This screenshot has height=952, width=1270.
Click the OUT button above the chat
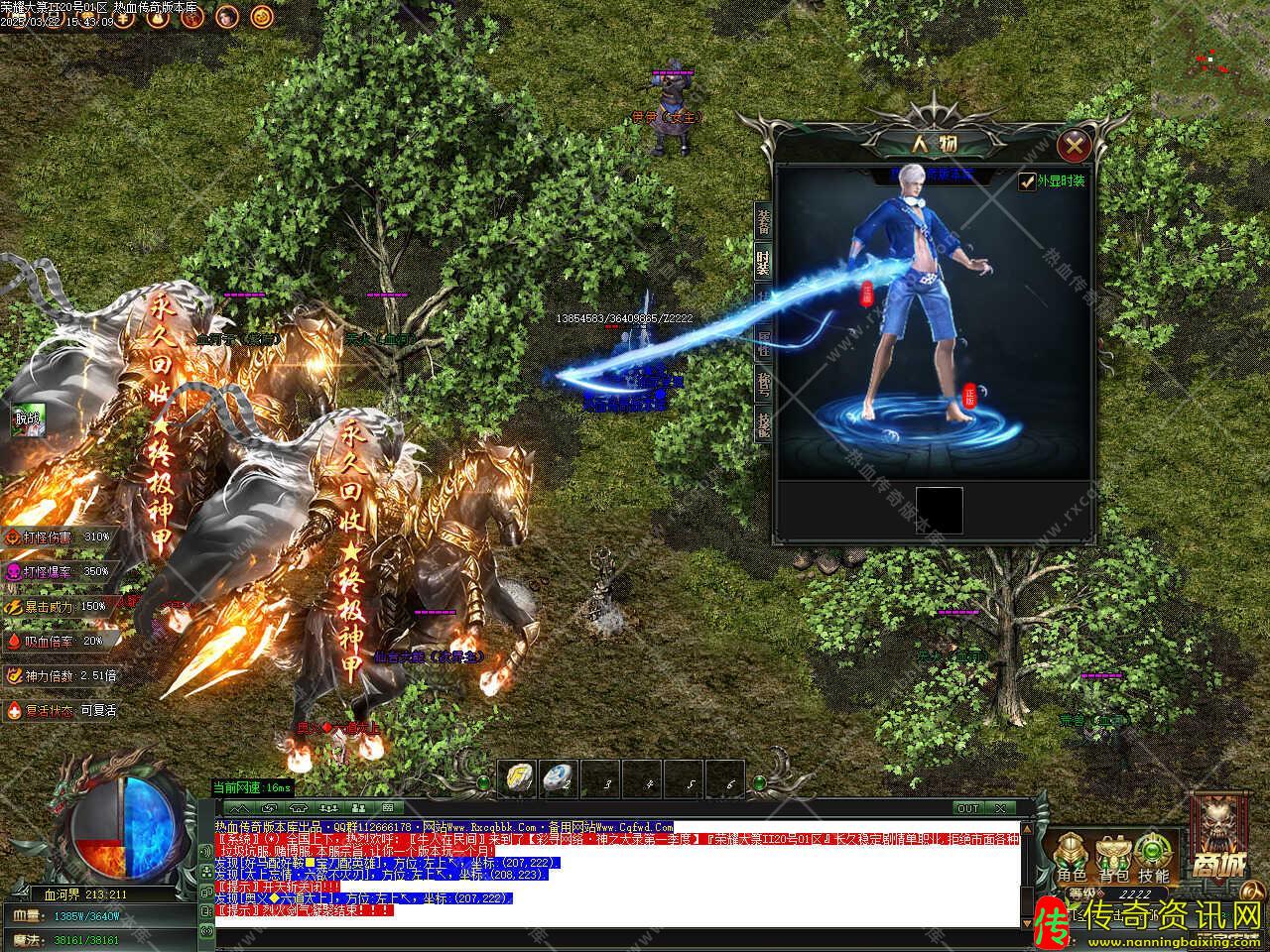coord(967,808)
